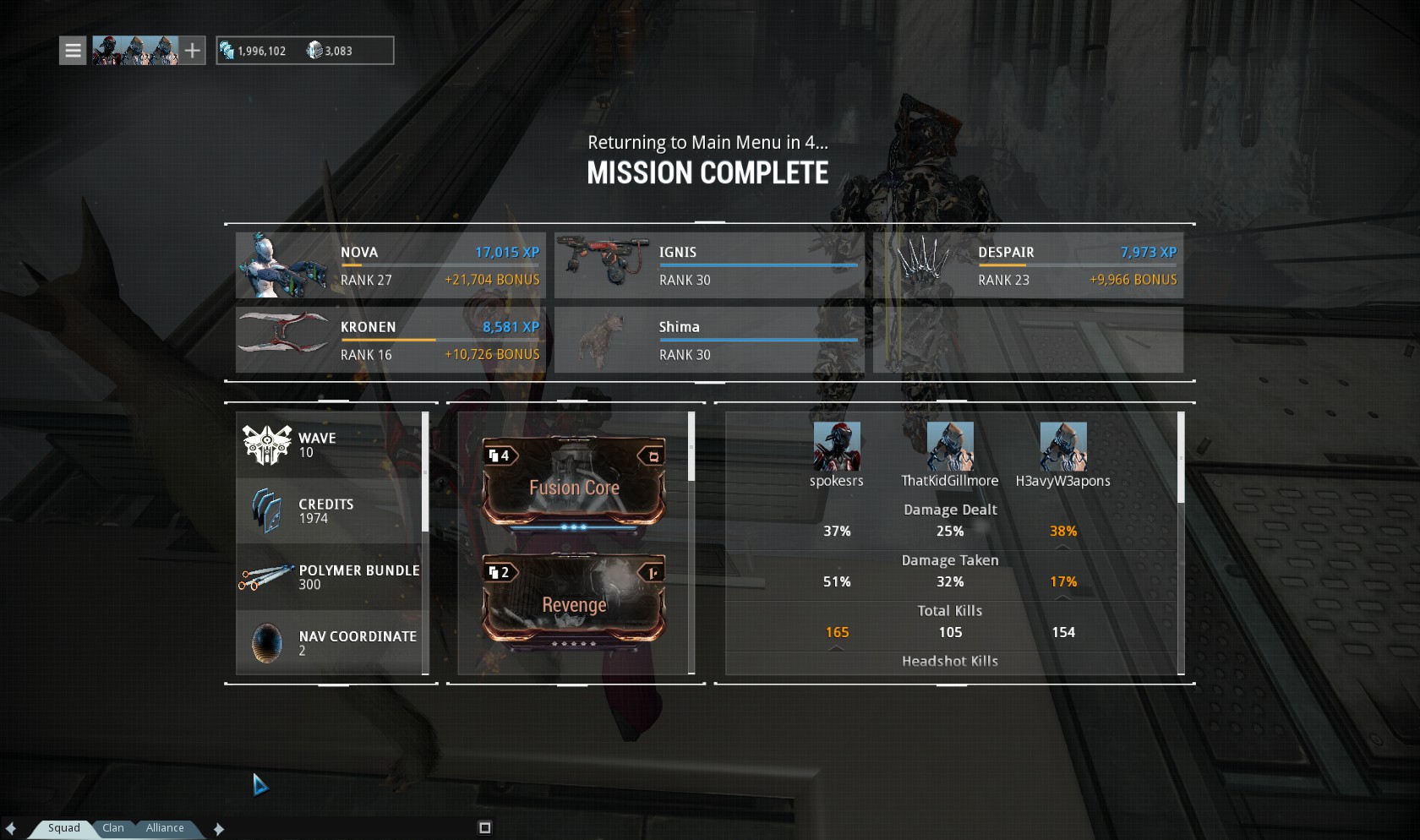Choose the Kronen weapon XP panel
The image size is (1420, 840).
(390, 340)
